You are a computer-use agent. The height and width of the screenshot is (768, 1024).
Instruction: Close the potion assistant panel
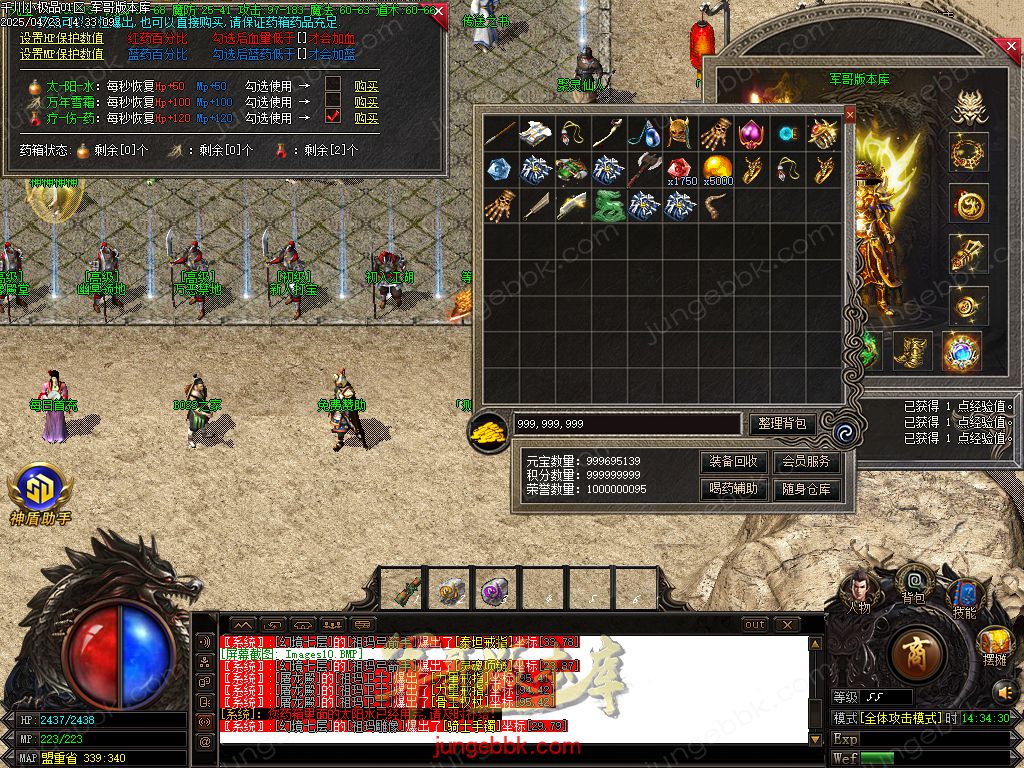pos(440,12)
